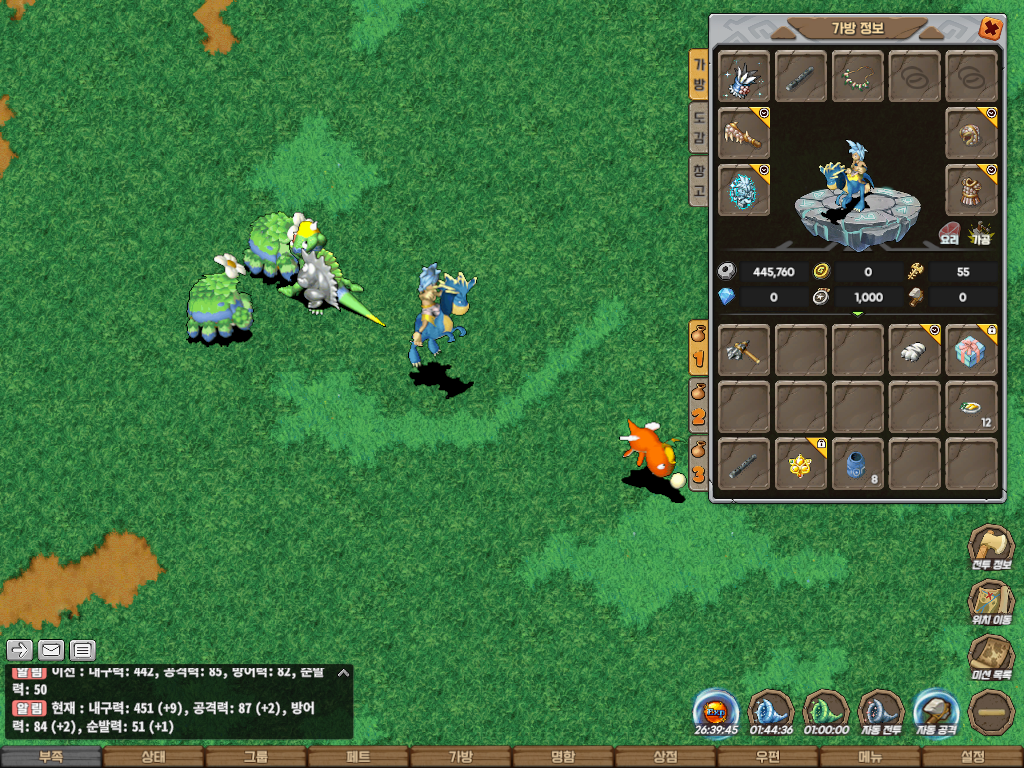
Task: Select the stone axe inventory item
Action: click(744, 350)
